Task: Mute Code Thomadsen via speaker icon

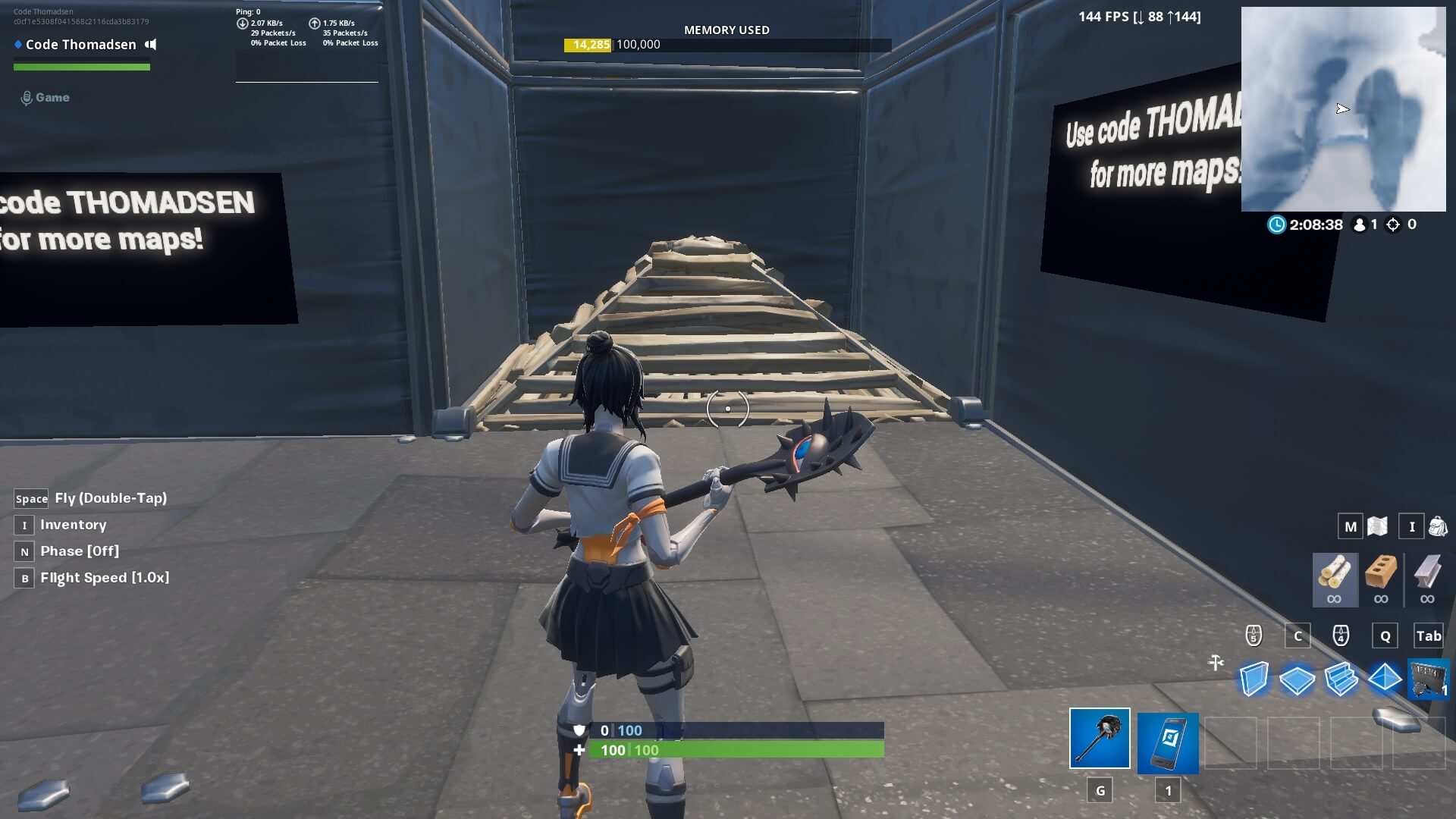Action: [149, 44]
